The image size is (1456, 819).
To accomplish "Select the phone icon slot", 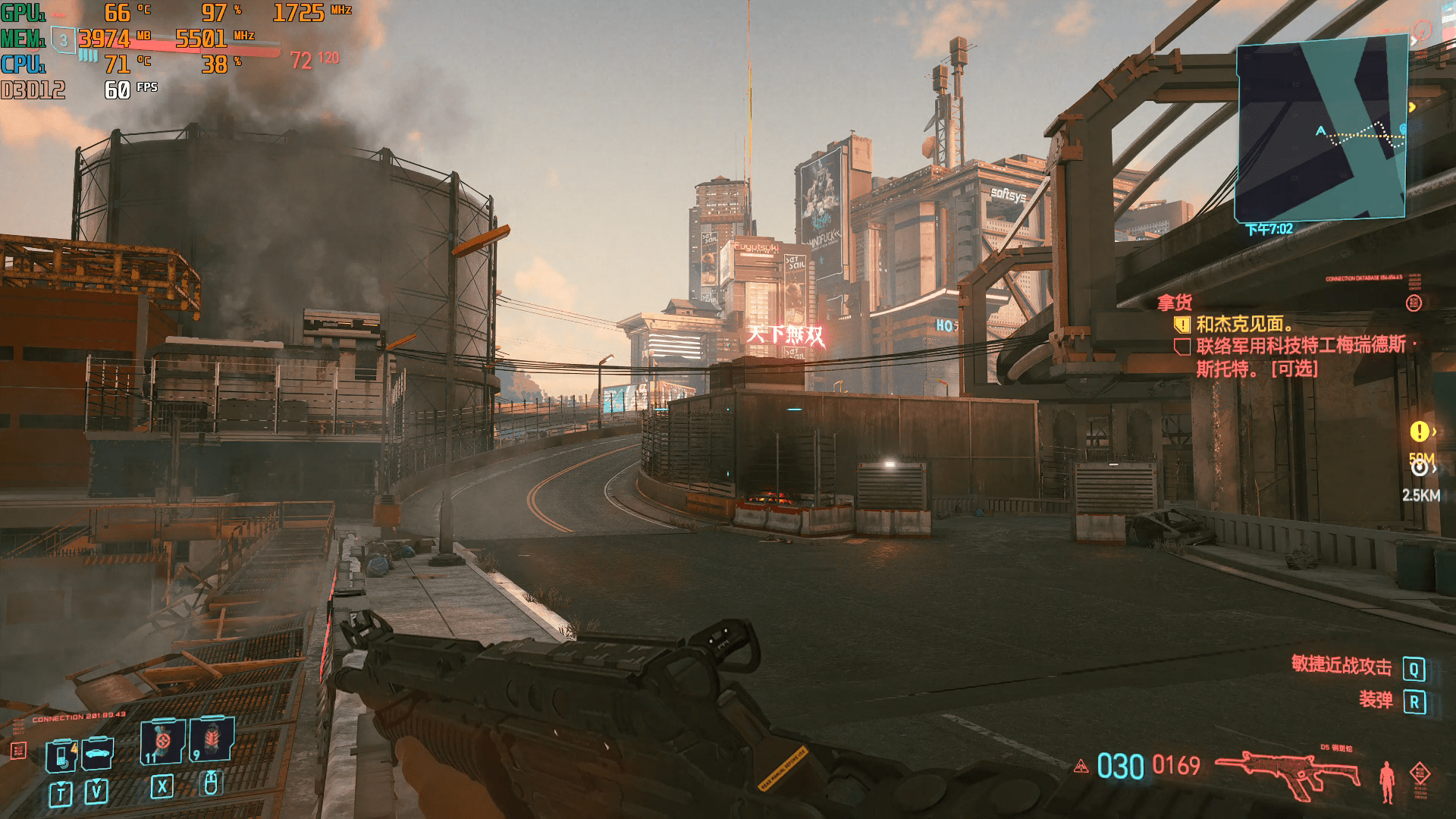I will (x=61, y=755).
